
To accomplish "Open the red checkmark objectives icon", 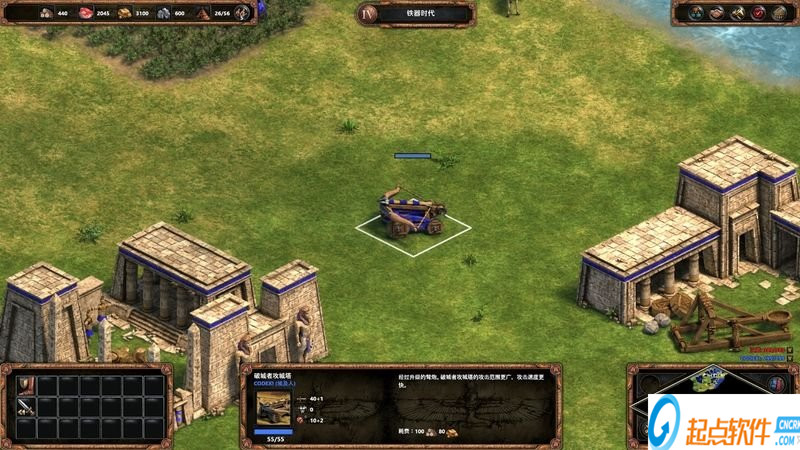I will tap(758, 13).
